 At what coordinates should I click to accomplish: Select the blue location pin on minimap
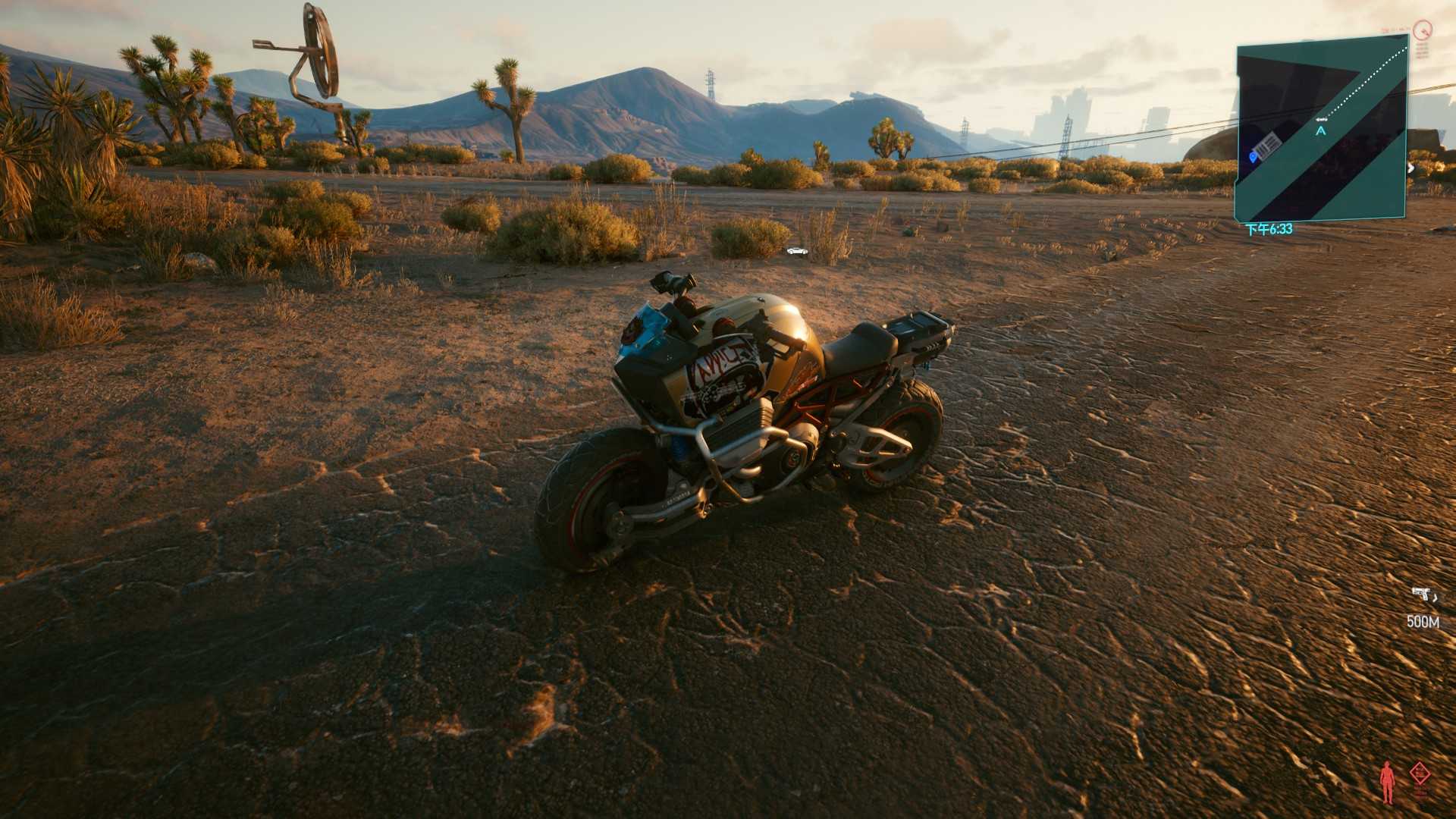point(1253,156)
